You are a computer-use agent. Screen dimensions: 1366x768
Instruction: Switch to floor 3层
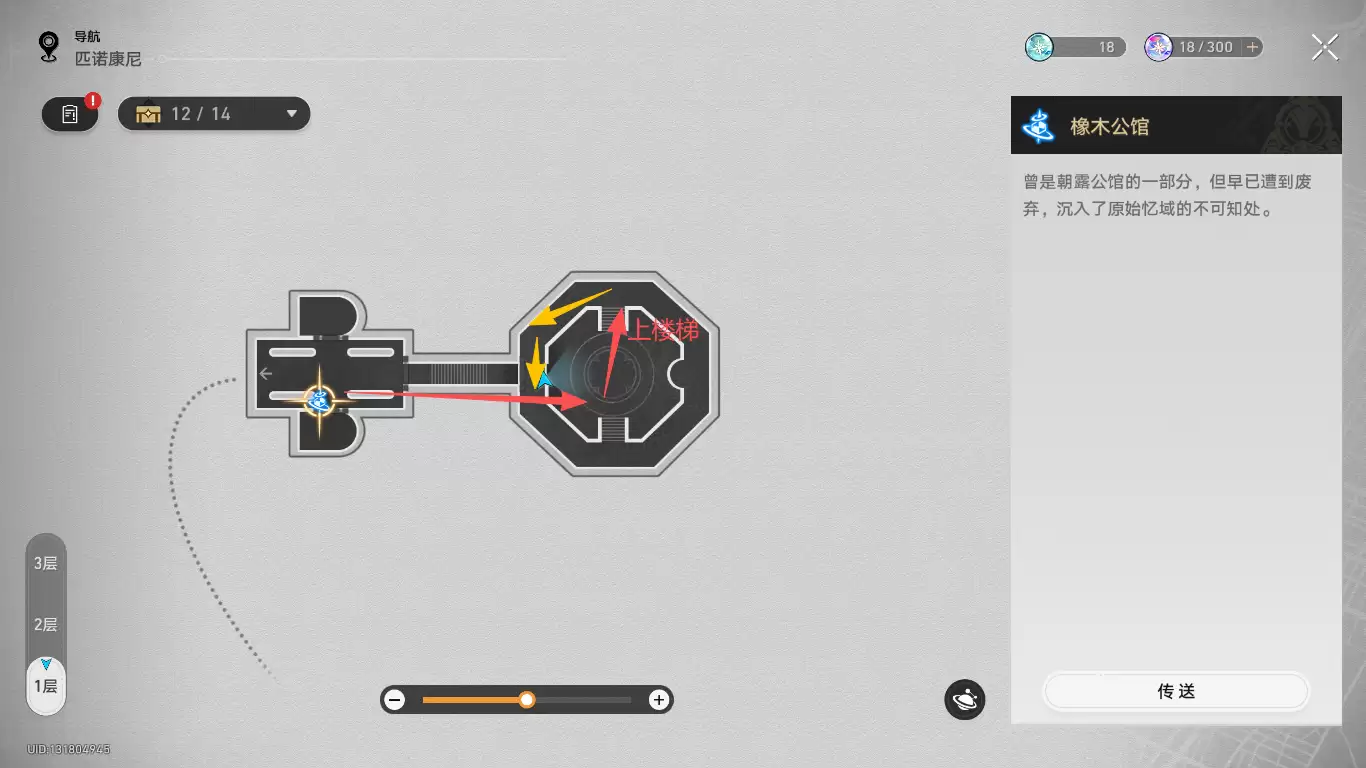[x=46, y=563]
